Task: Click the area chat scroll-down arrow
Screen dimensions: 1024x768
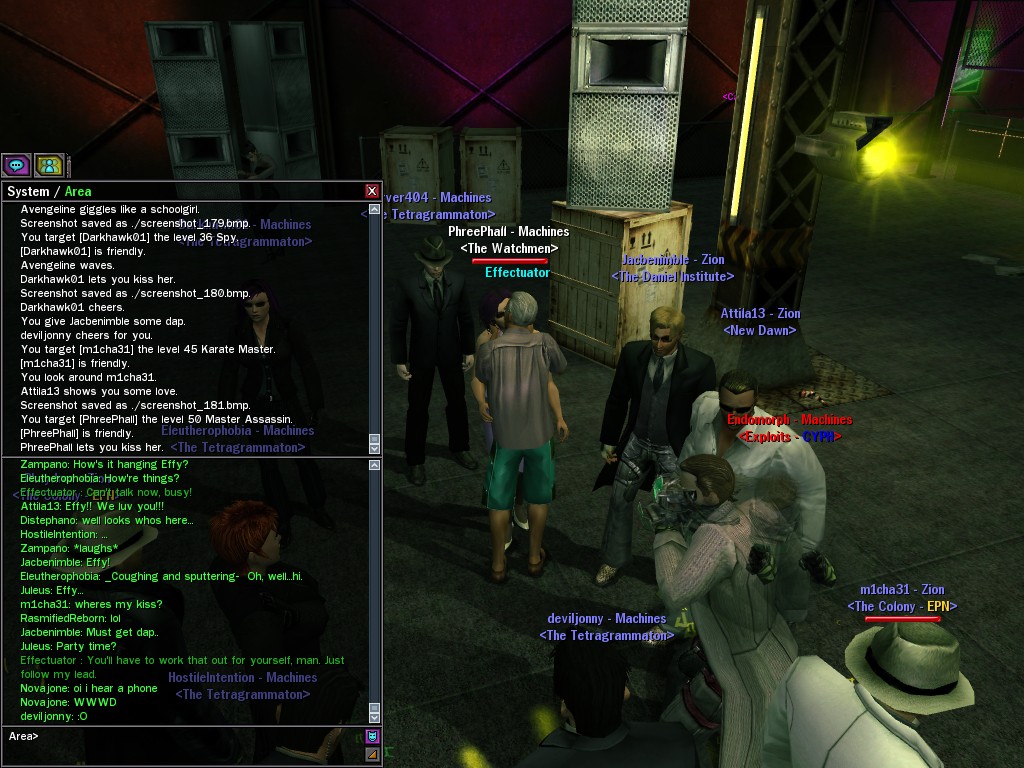Action: pyautogui.click(x=375, y=717)
